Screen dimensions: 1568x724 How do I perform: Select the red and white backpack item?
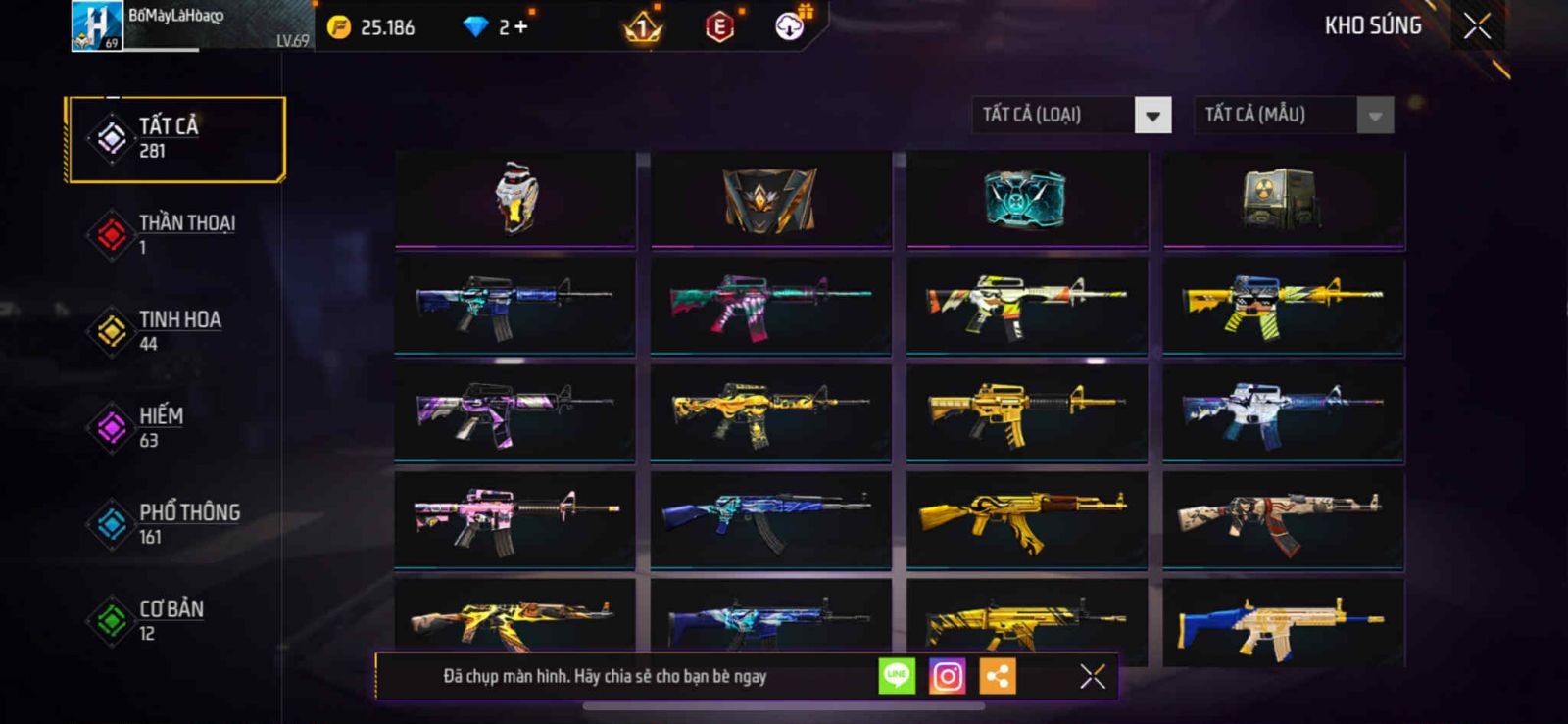click(x=515, y=198)
